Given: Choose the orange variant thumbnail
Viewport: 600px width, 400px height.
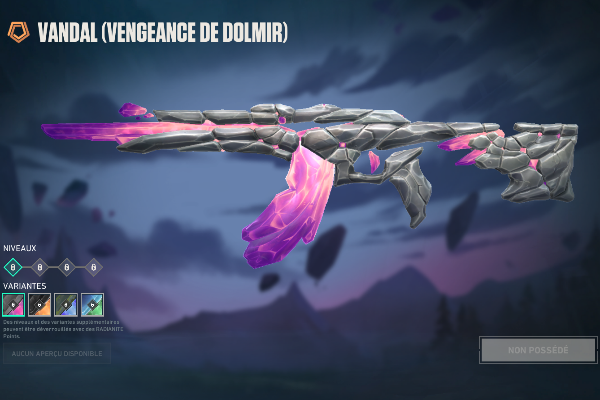Looking at the screenshot, I should pyautogui.click(x=40, y=305).
